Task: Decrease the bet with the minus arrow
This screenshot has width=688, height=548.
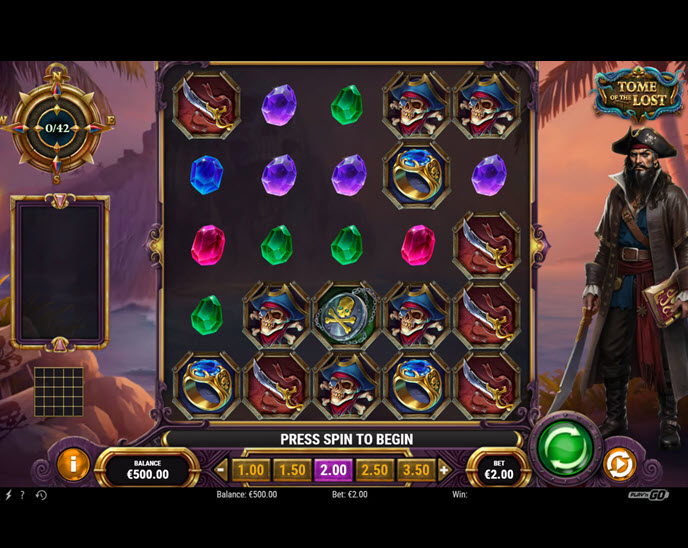Action: [222, 470]
